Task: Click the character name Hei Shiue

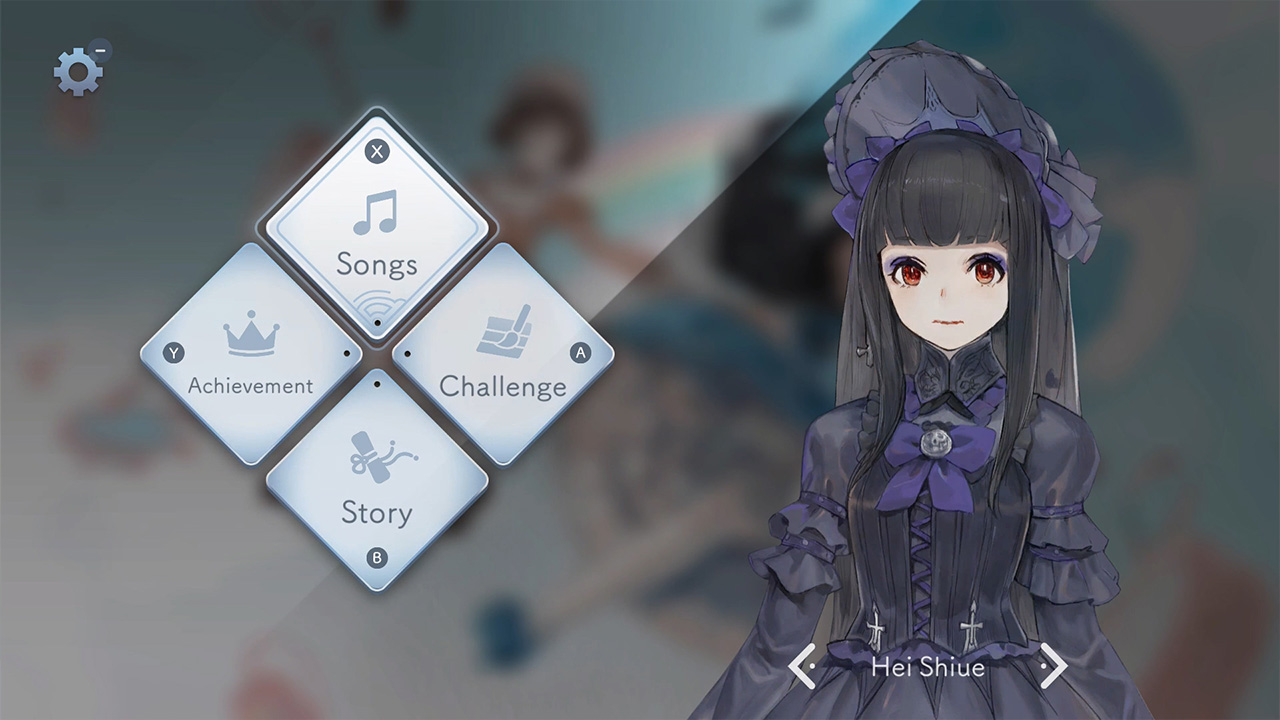Action: point(926,666)
